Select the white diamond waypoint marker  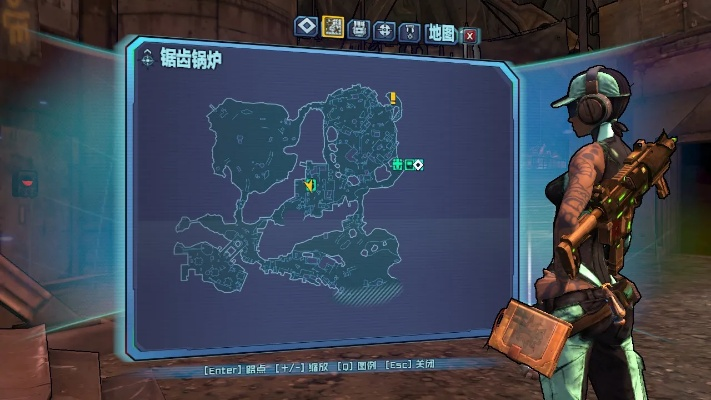coord(418,164)
